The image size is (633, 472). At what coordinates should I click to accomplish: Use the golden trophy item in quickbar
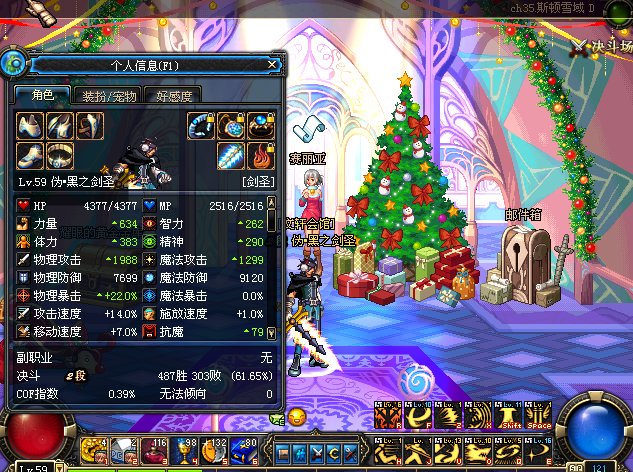click(188, 448)
